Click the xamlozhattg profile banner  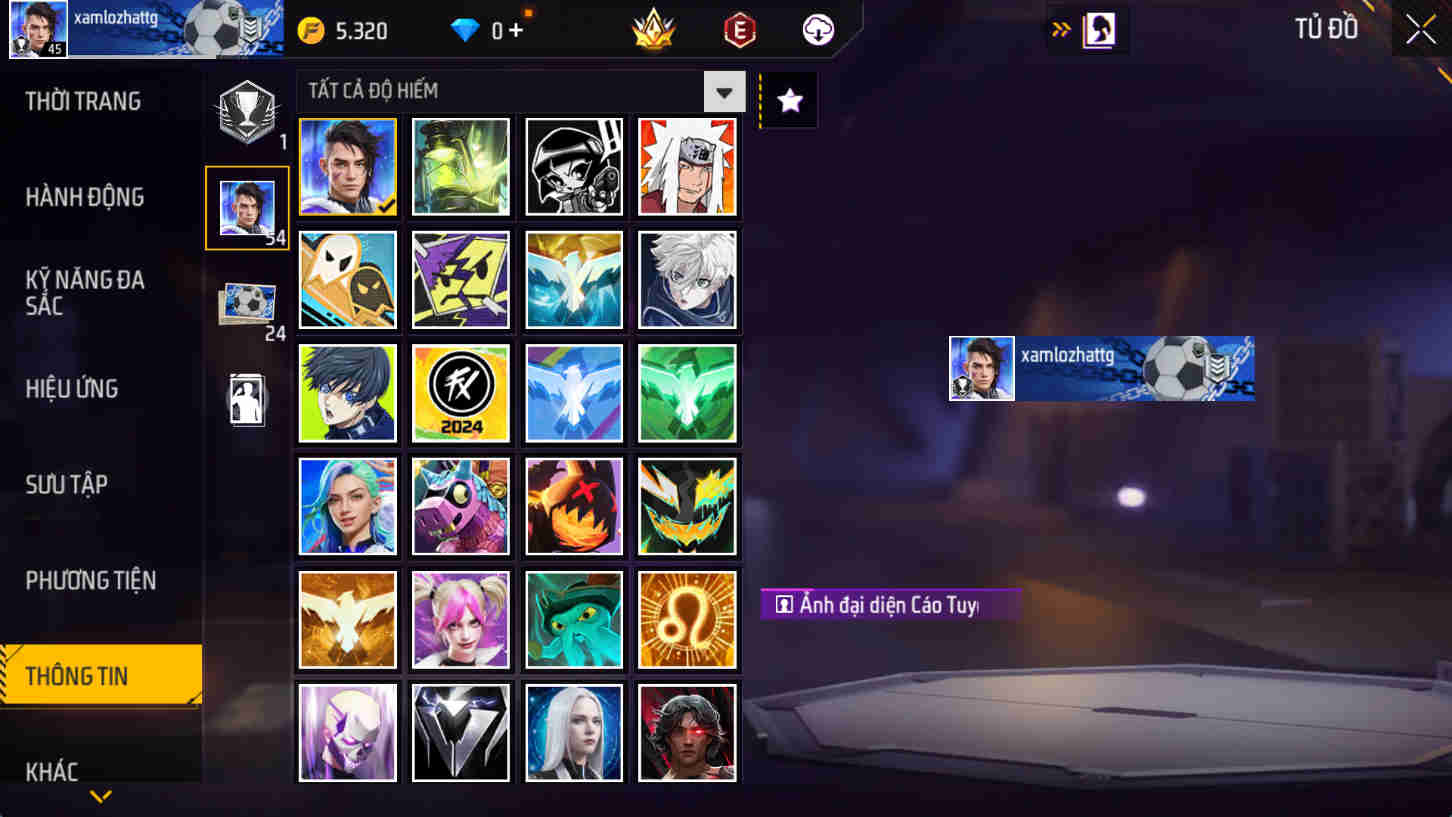[1100, 368]
